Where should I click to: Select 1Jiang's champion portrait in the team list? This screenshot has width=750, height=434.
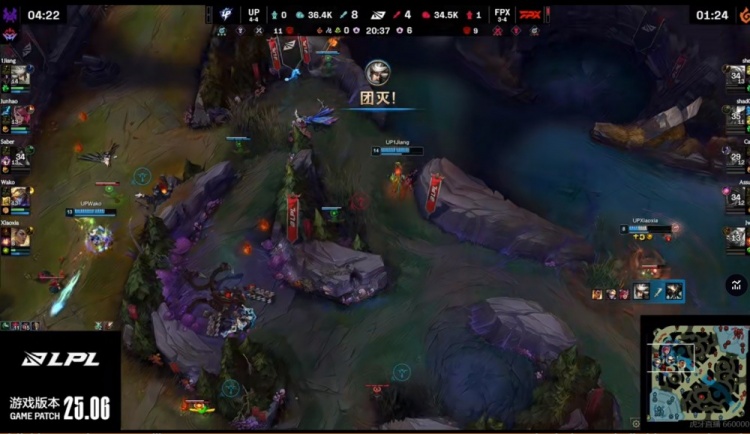(x=20, y=76)
